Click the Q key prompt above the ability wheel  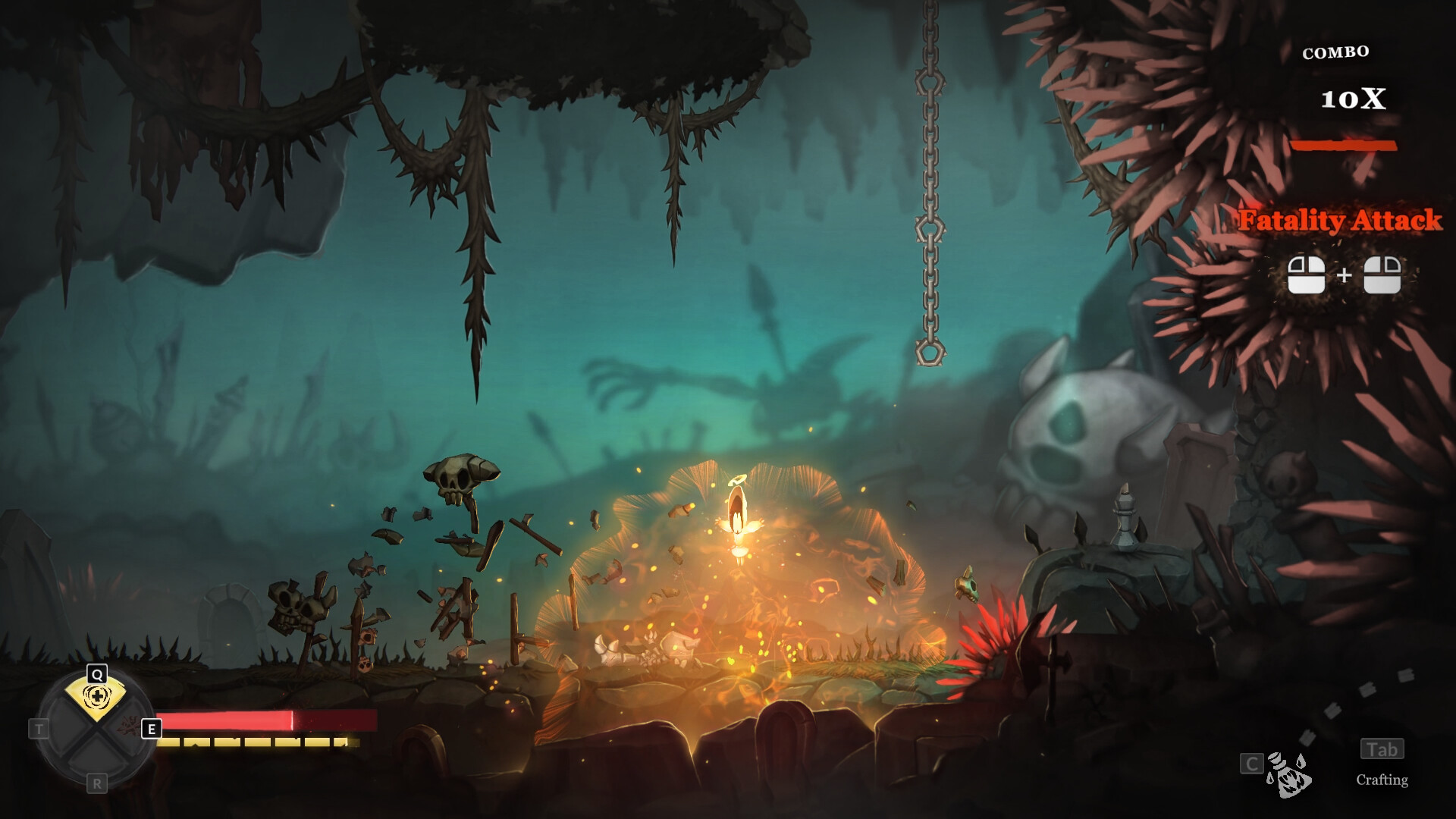pyautogui.click(x=97, y=673)
